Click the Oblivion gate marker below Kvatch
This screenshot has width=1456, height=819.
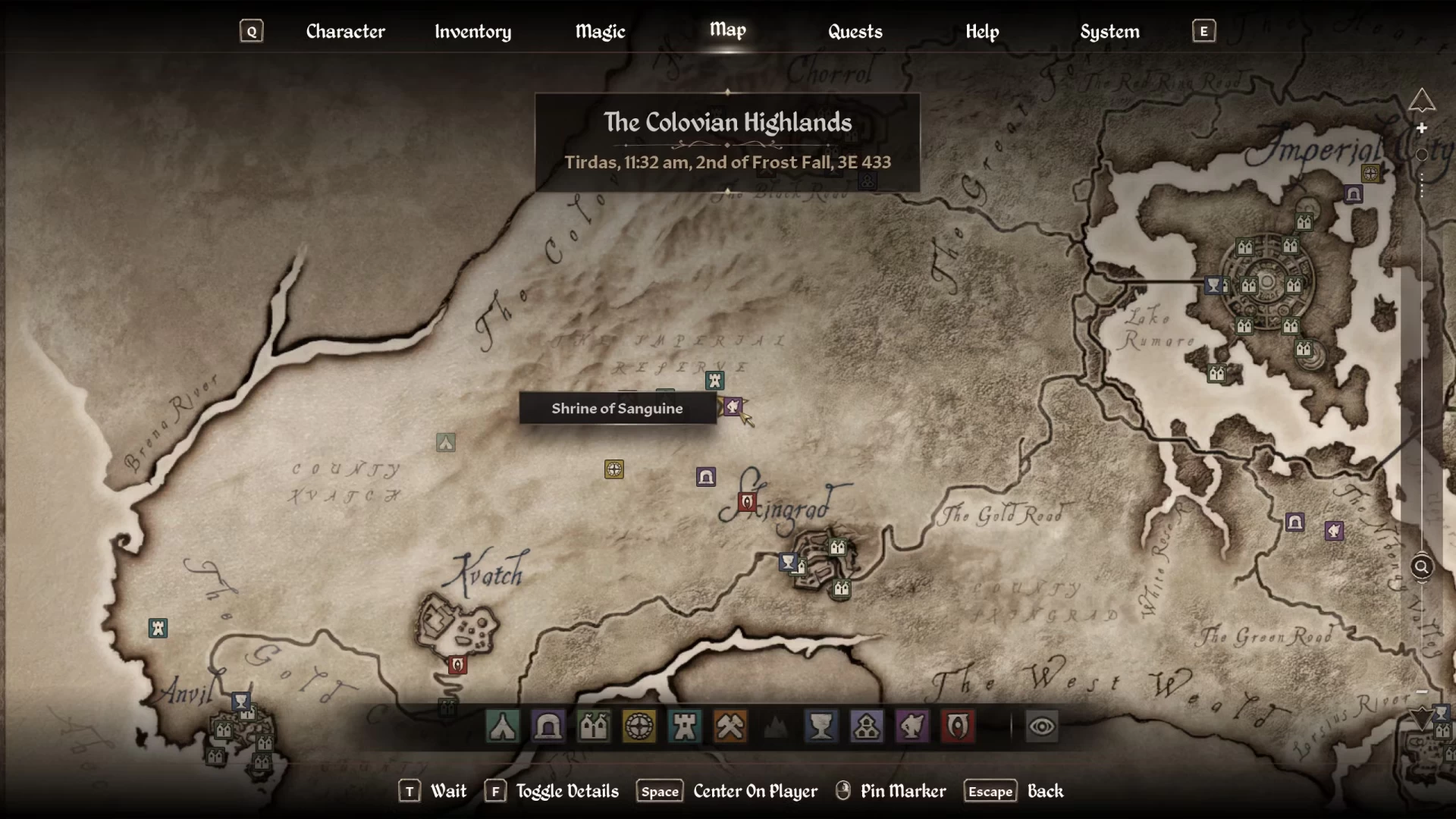coord(457,665)
